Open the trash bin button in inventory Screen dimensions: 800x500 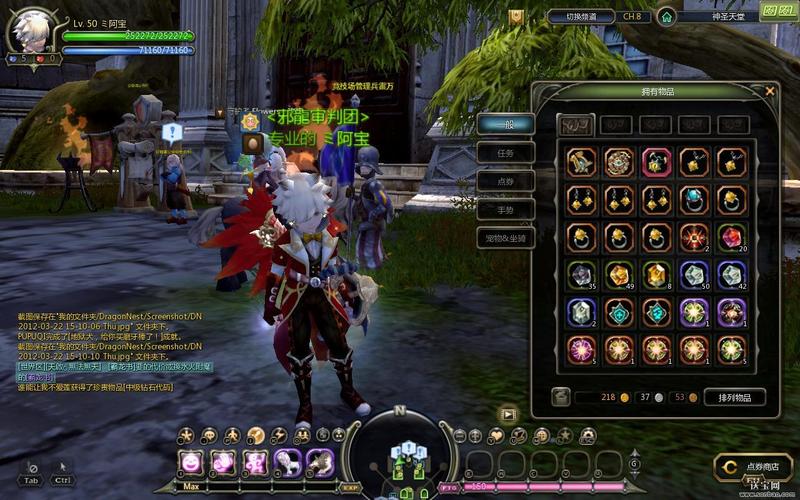[x=560, y=397]
